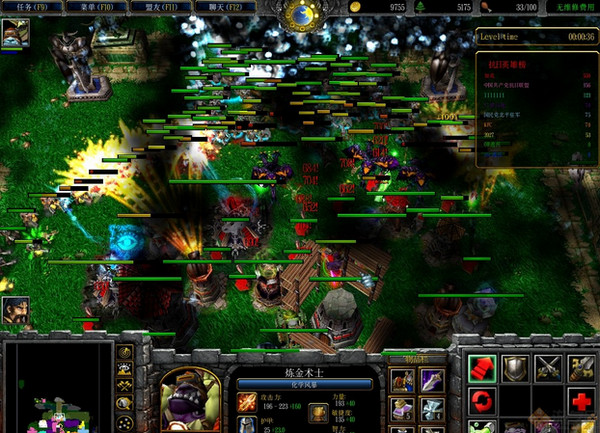Activate the shield Stop command
This screenshot has width=600, height=433.
[x=515, y=368]
